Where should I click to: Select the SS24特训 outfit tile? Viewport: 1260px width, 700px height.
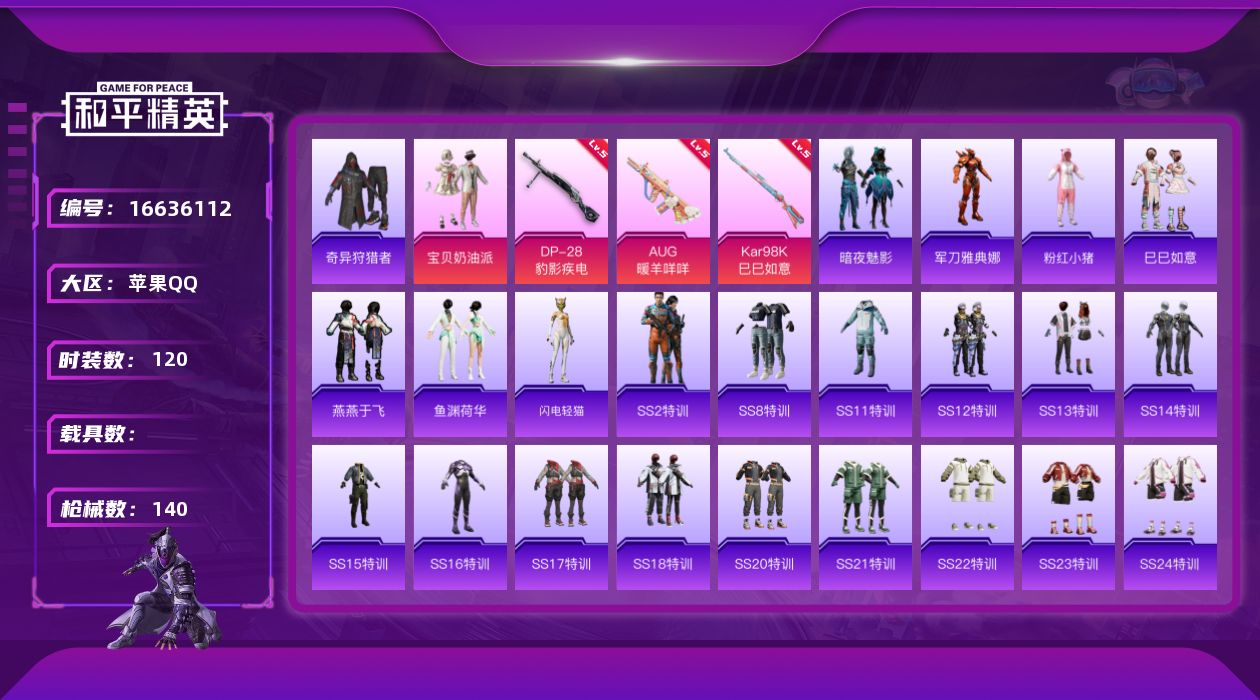(1170, 517)
